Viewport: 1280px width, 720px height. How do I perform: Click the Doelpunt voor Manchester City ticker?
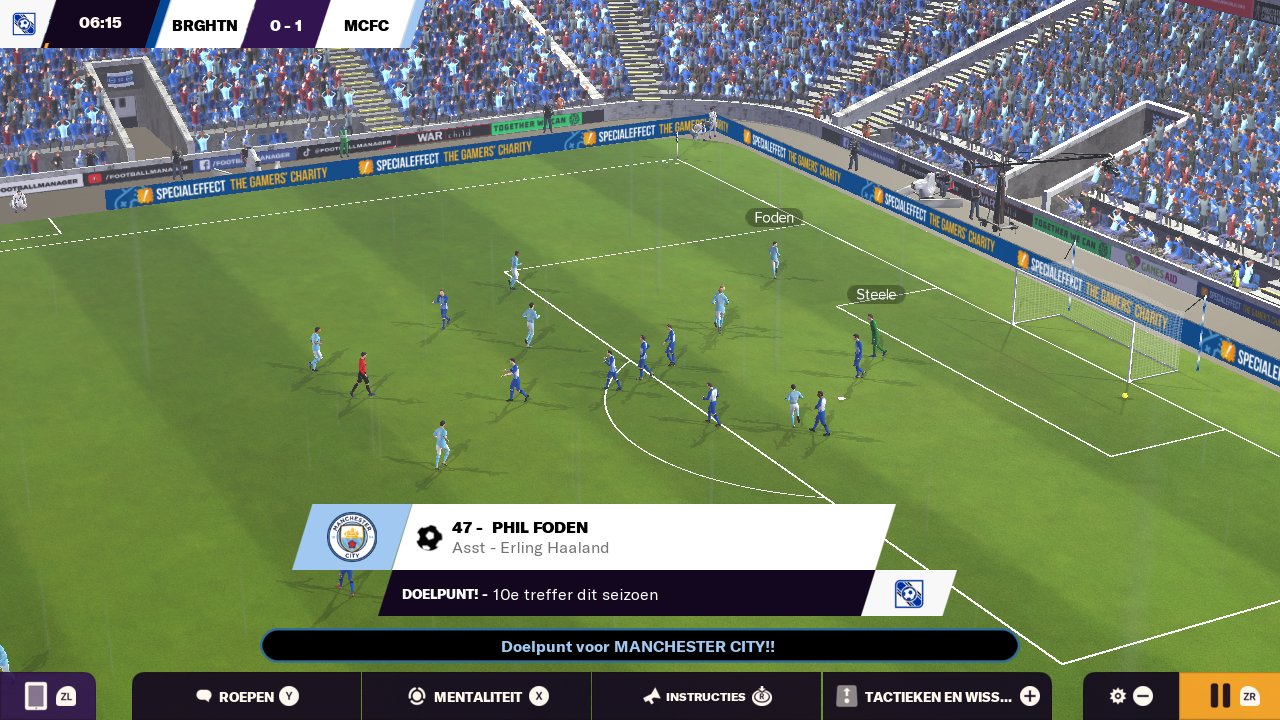click(639, 646)
